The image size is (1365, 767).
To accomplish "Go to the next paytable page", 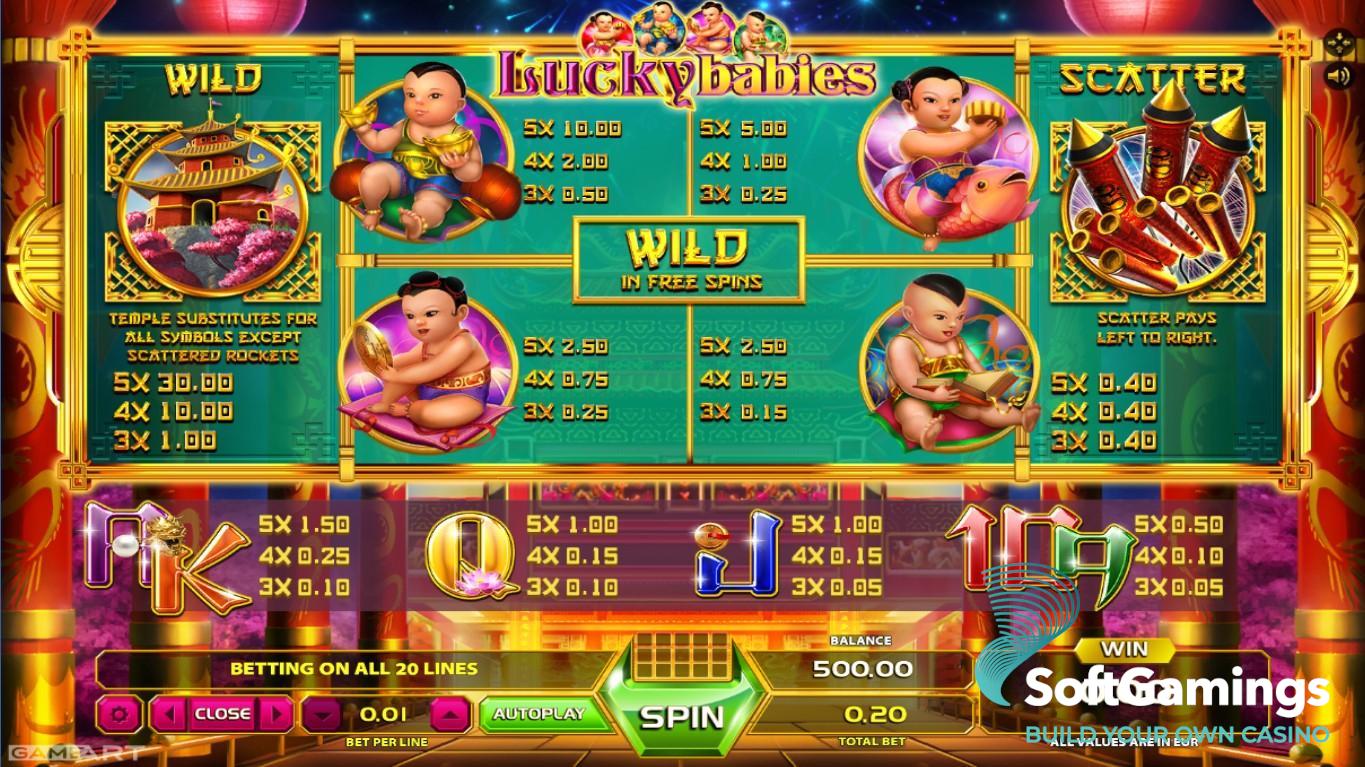I will coord(275,714).
